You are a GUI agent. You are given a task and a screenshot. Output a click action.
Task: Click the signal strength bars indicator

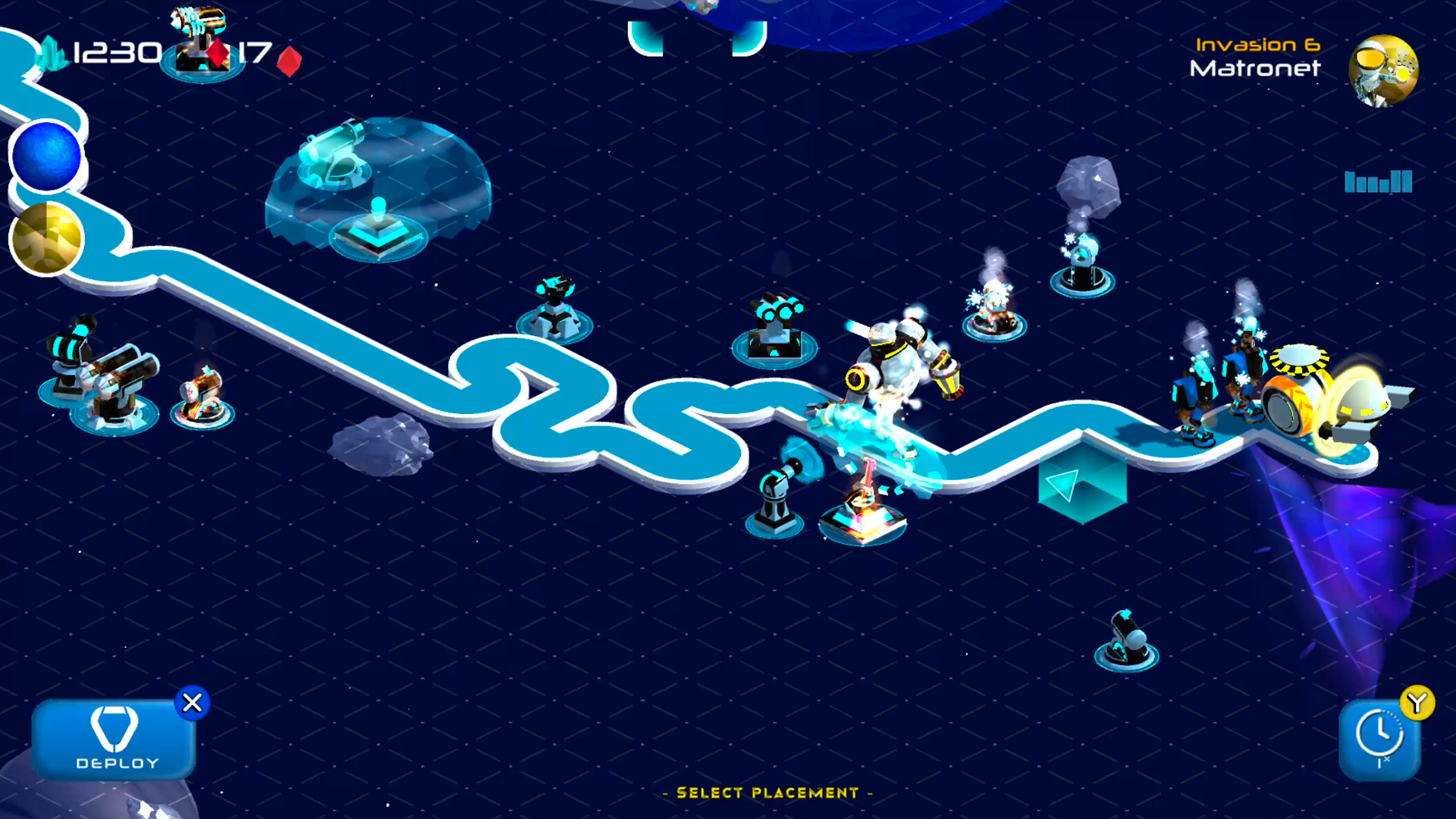pyautogui.click(x=1377, y=182)
